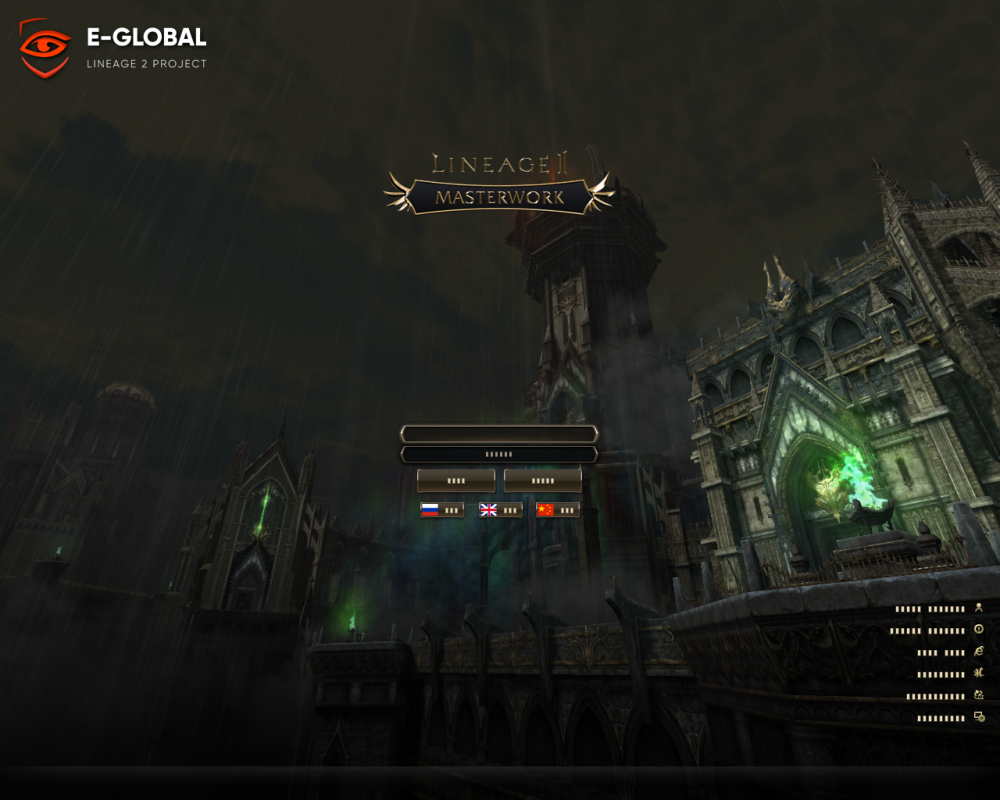Select the British flag language button
The height and width of the screenshot is (800, 1000).
tap(500, 510)
